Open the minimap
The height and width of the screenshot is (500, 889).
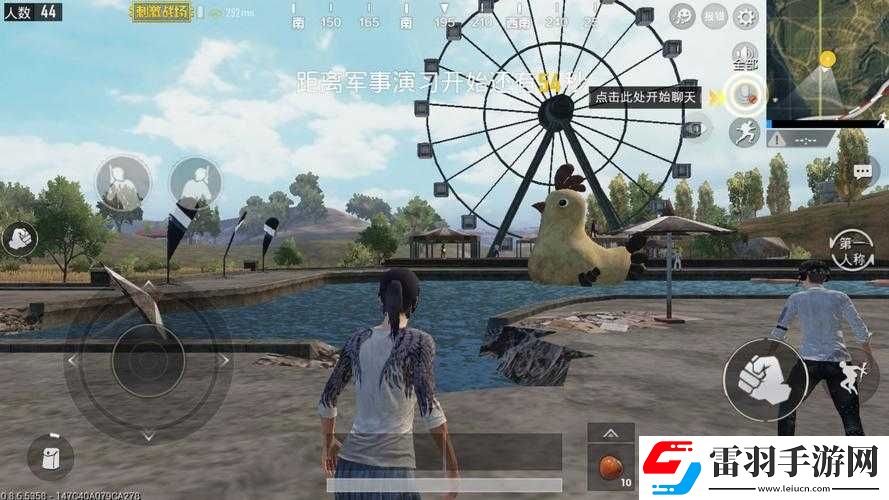tap(827, 60)
